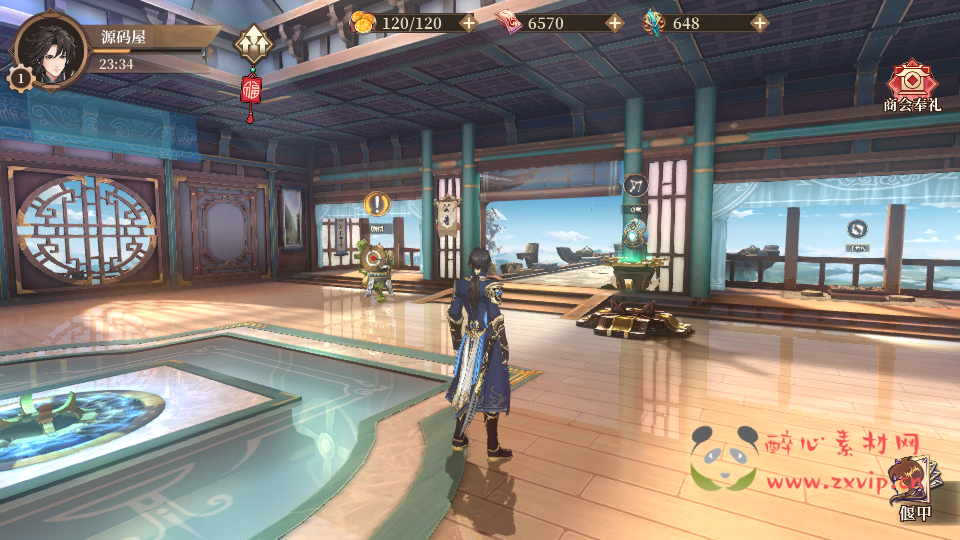Add more stamina with the 120/120 plus button

pyautogui.click(x=468, y=23)
